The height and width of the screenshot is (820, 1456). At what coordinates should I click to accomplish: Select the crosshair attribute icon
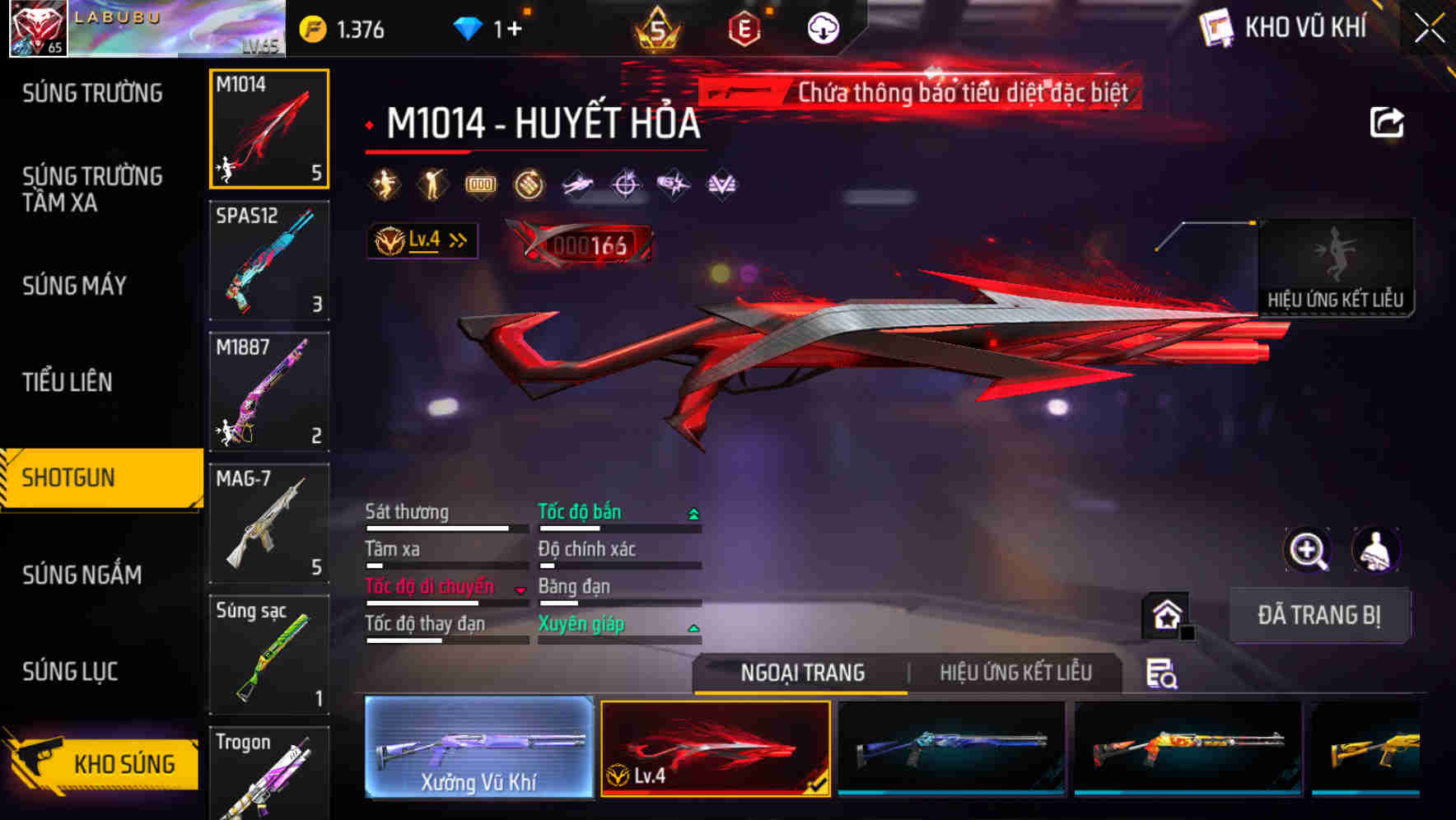click(623, 183)
